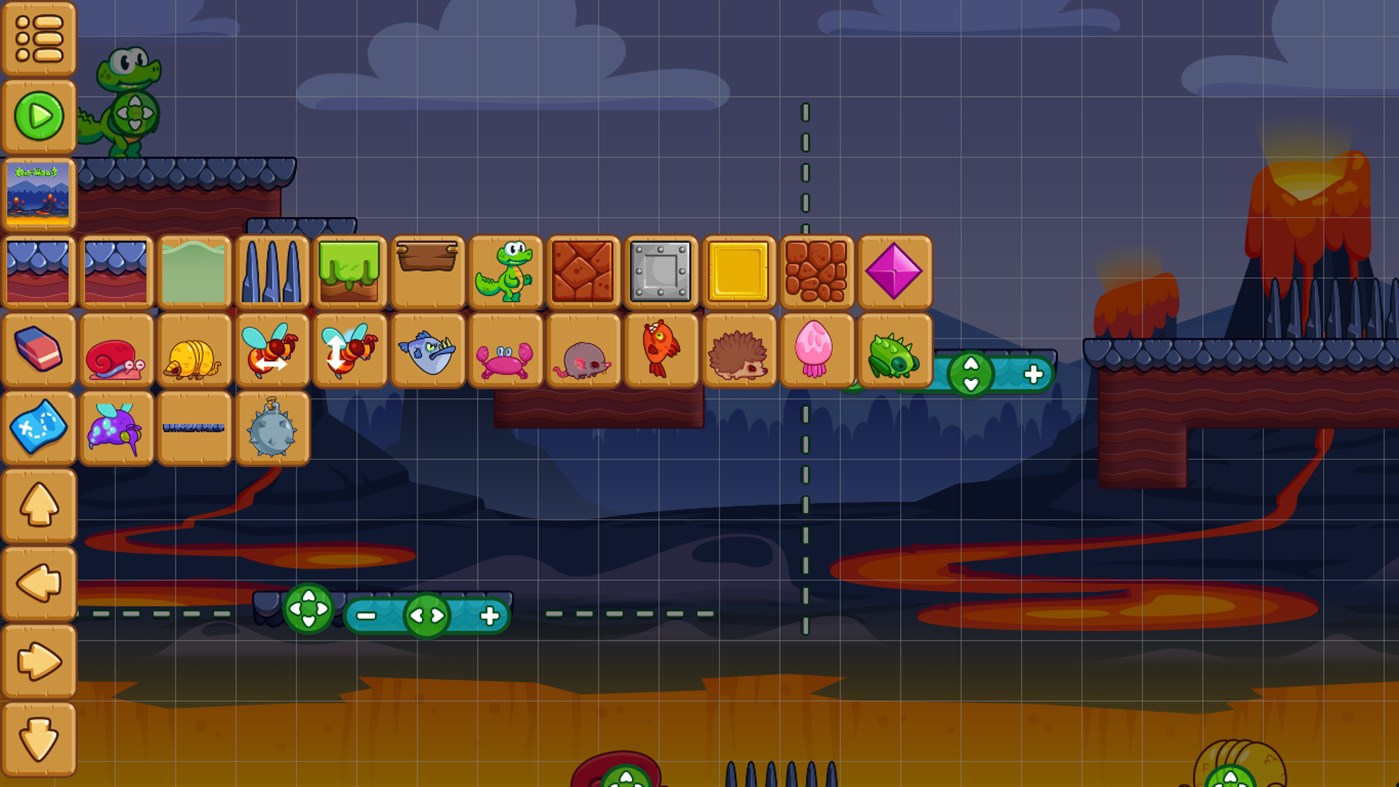Viewport: 1399px width, 787px height.
Task: Select the green slime tile
Action: click(350, 271)
